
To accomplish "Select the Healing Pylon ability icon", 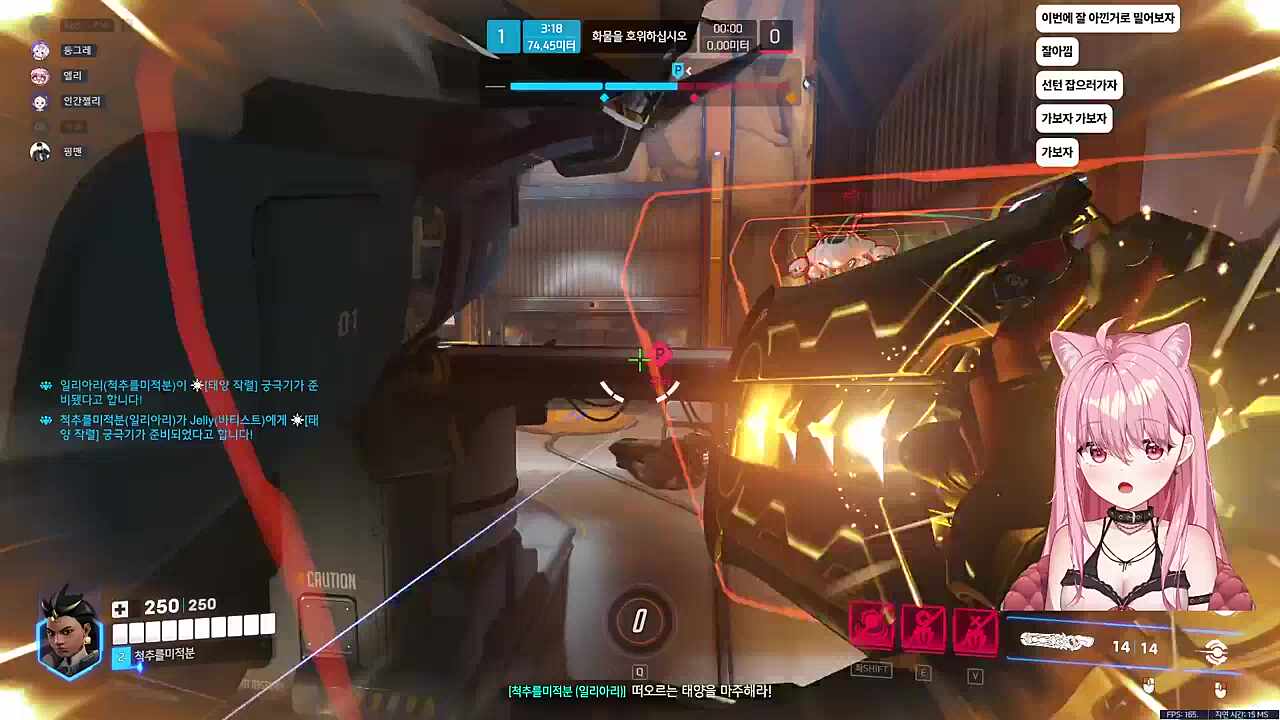I will click(923, 628).
